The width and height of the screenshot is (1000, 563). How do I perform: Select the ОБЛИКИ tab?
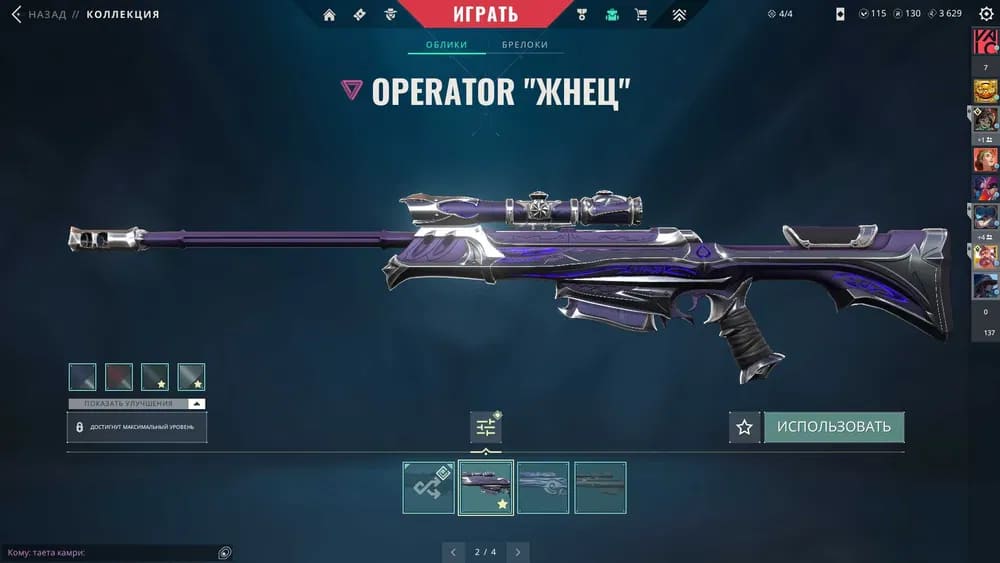click(x=447, y=45)
